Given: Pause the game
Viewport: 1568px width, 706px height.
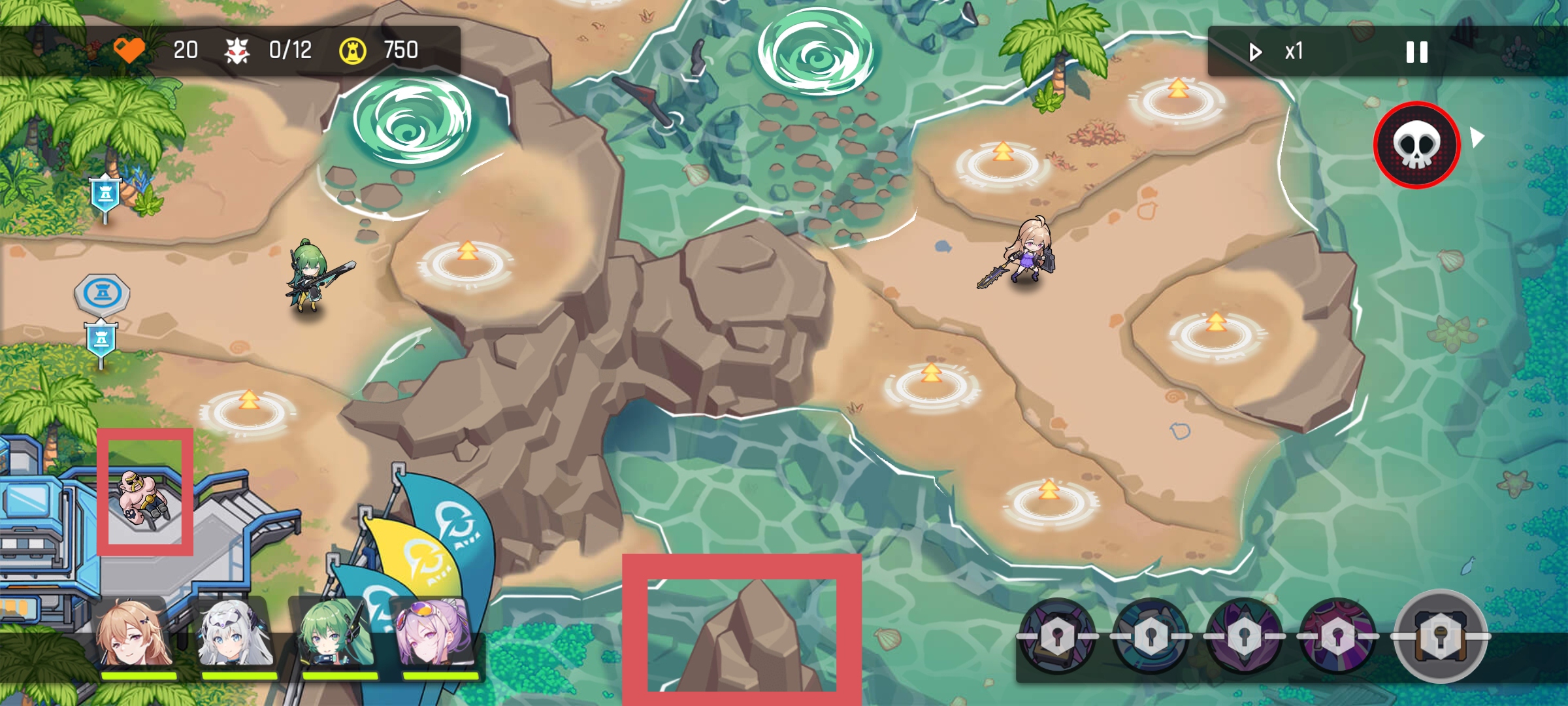Looking at the screenshot, I should pos(1416,52).
